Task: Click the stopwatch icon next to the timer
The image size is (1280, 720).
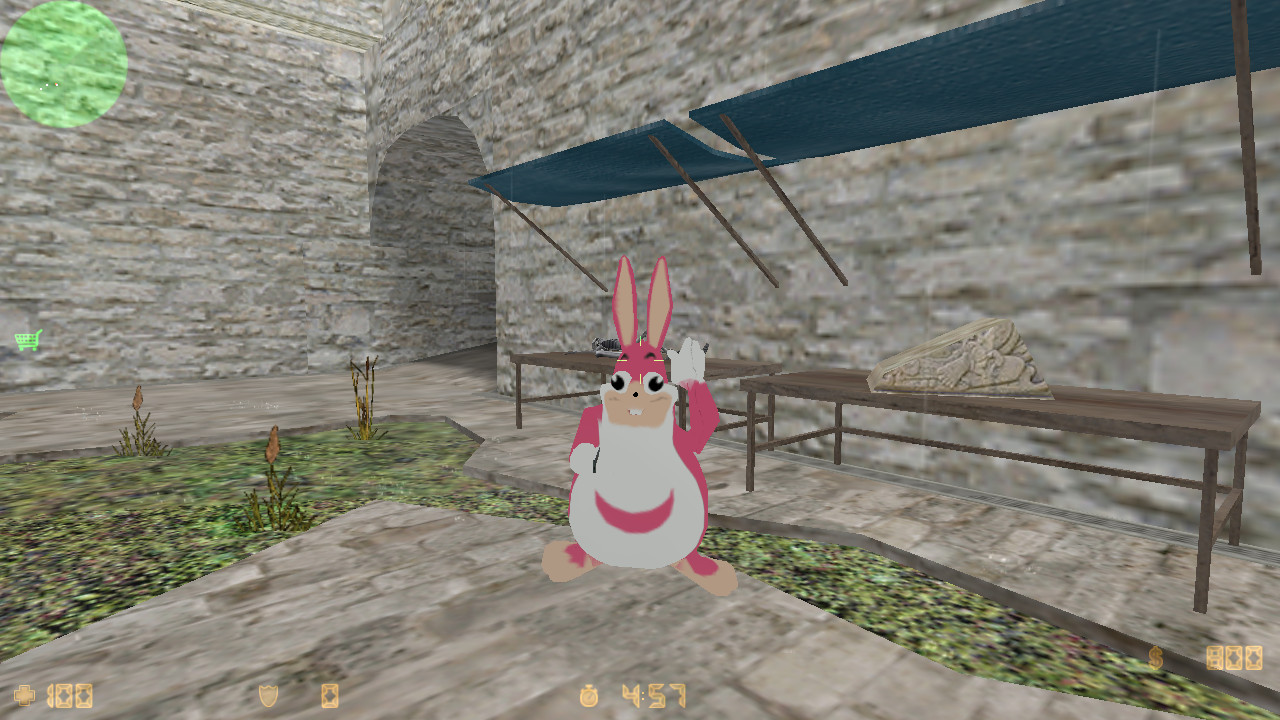Action: click(588, 698)
